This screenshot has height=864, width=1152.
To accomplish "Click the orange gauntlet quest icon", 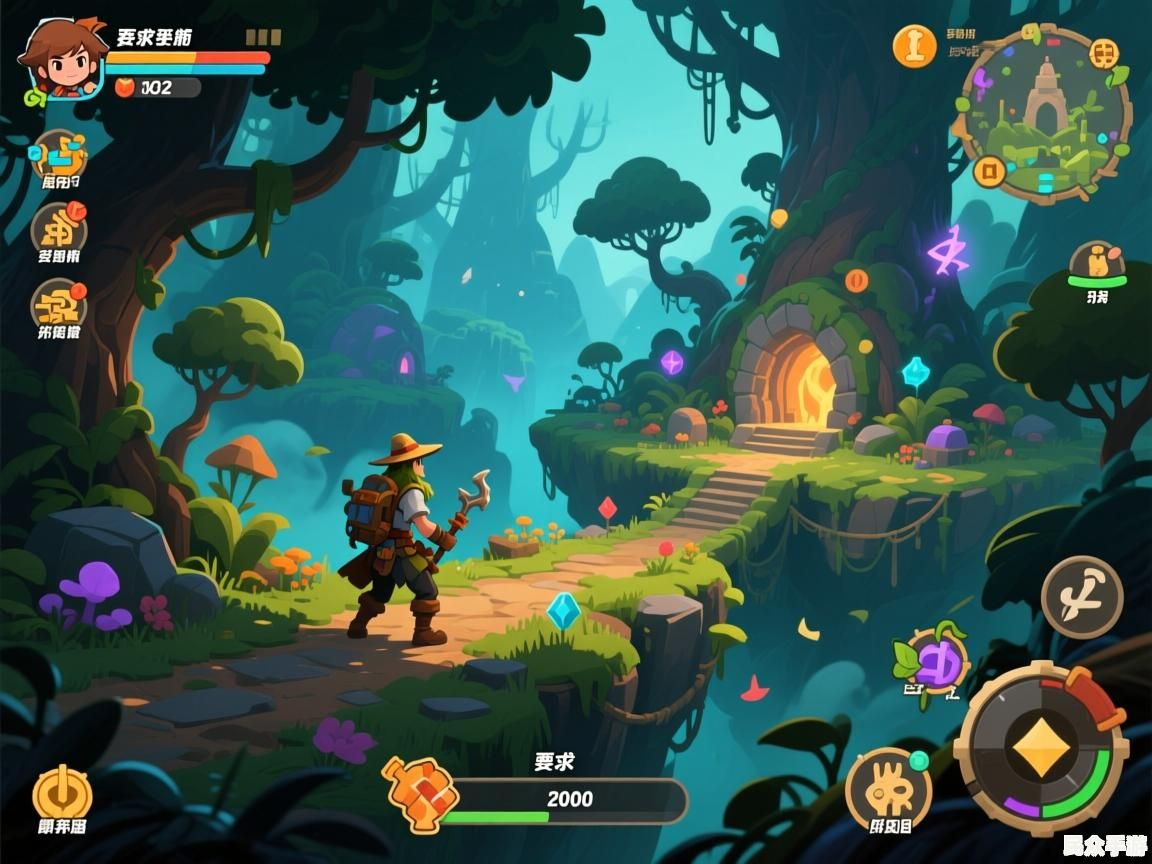I will tap(421, 795).
